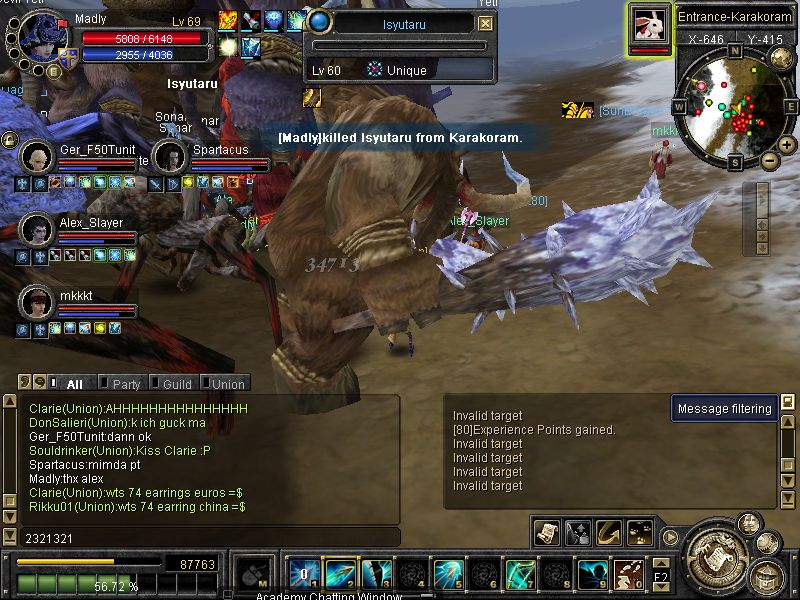This screenshot has width=800, height=600.
Task: Use the footprints item in slot 0
Action: point(628,574)
